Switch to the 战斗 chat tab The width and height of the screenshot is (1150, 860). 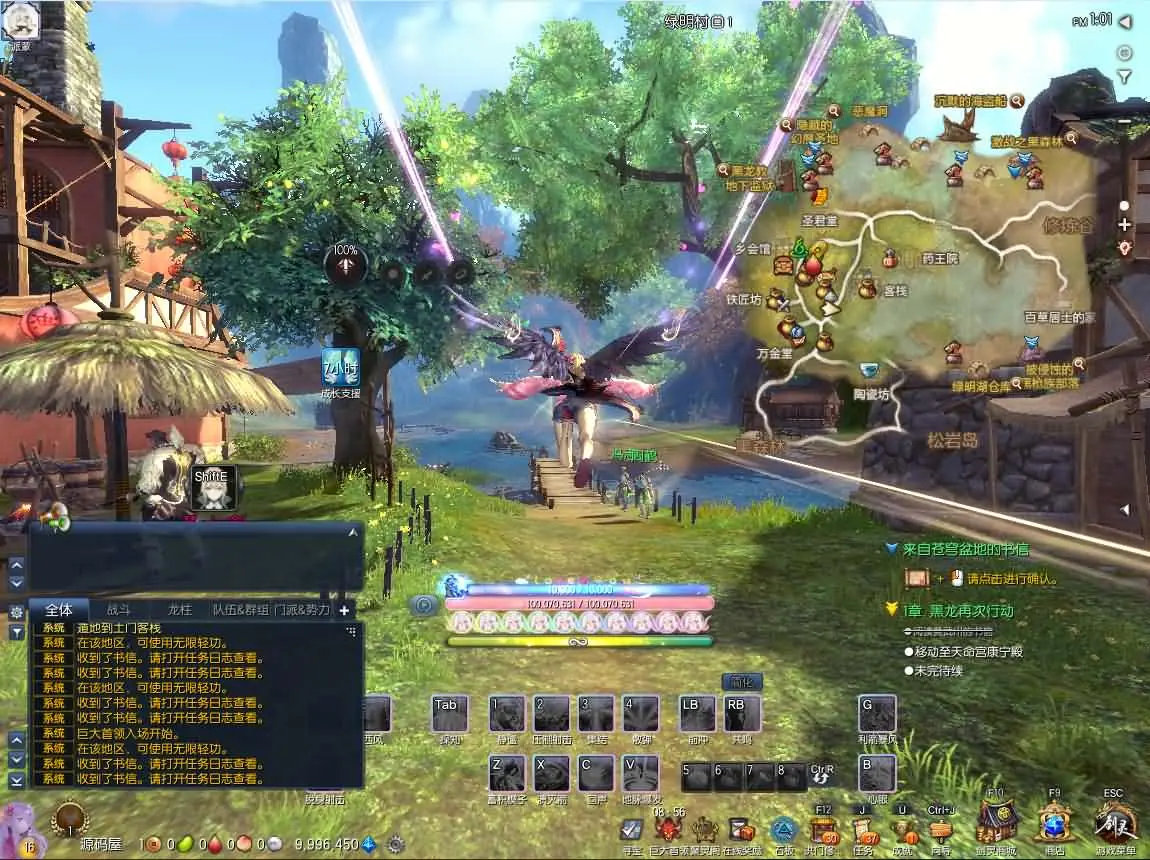[118, 609]
